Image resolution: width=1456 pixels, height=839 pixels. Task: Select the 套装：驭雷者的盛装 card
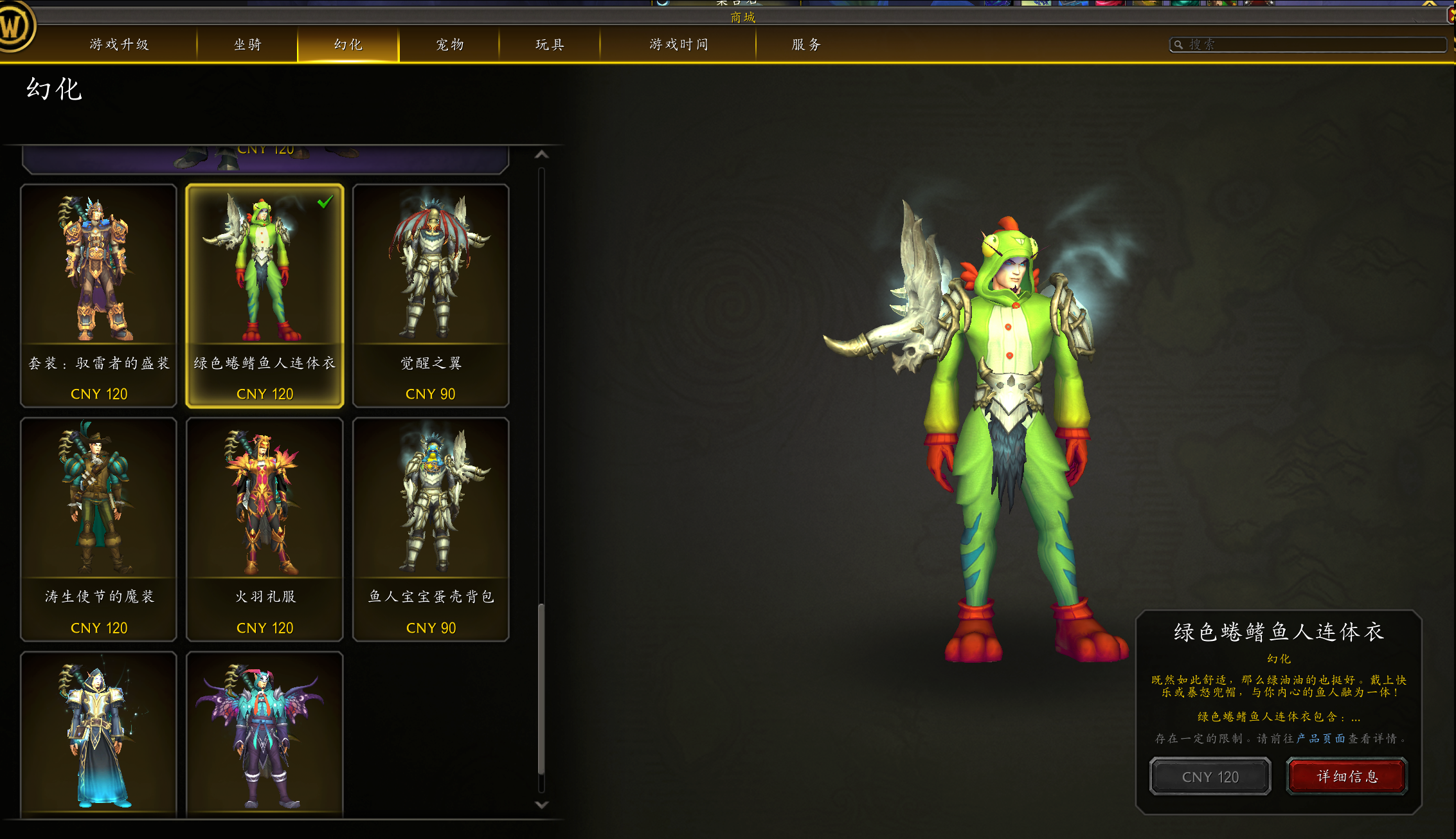pyautogui.click(x=98, y=296)
